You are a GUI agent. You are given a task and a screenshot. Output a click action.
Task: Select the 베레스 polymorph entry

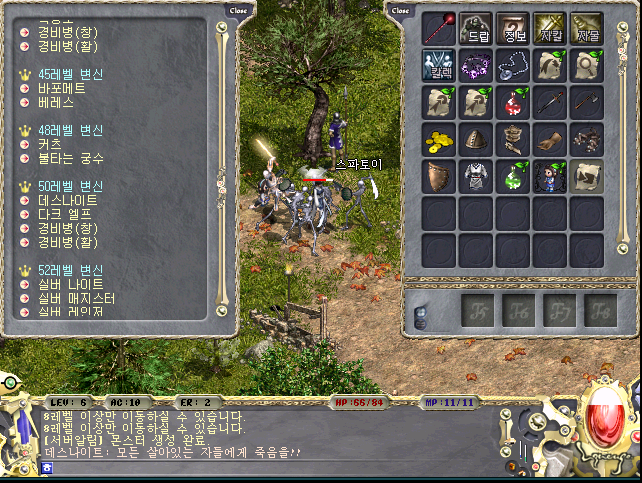click(57, 102)
